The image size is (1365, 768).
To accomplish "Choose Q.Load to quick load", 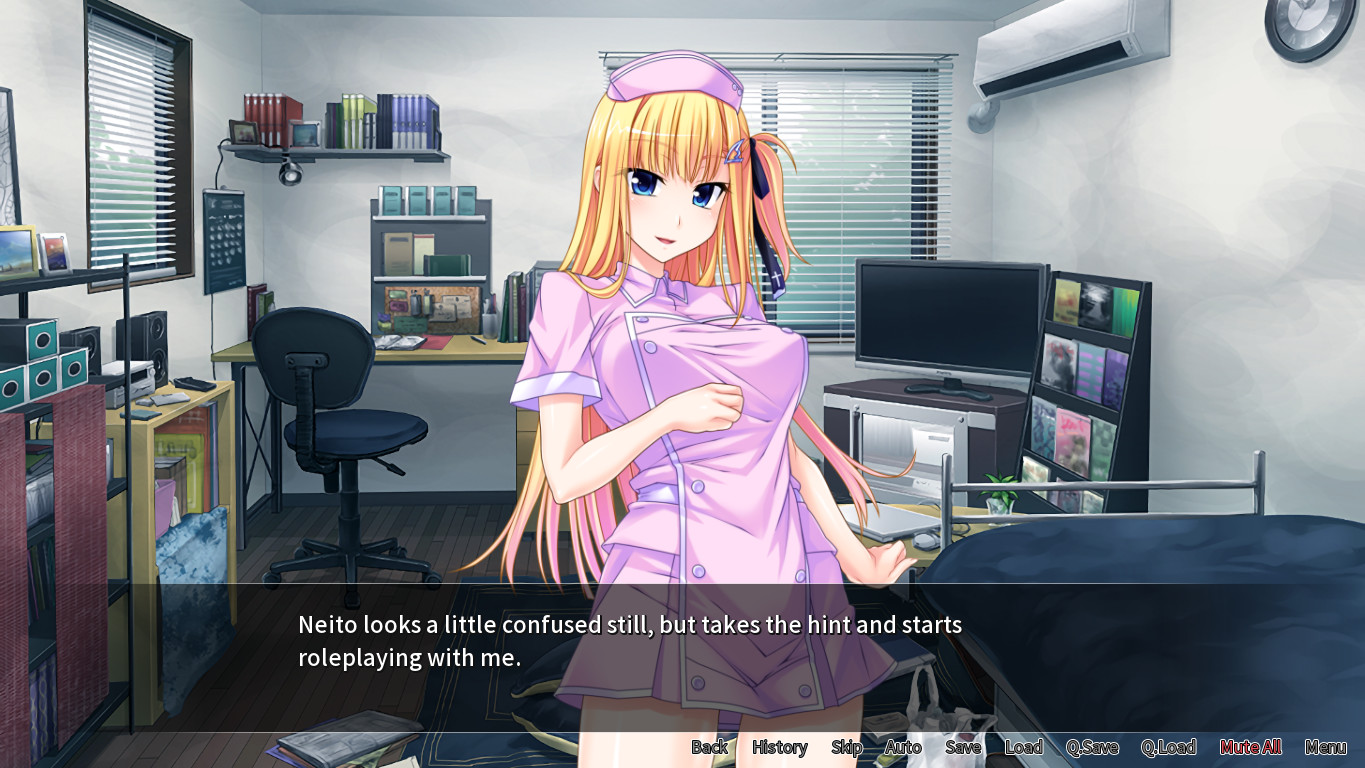I will pyautogui.click(x=1168, y=747).
